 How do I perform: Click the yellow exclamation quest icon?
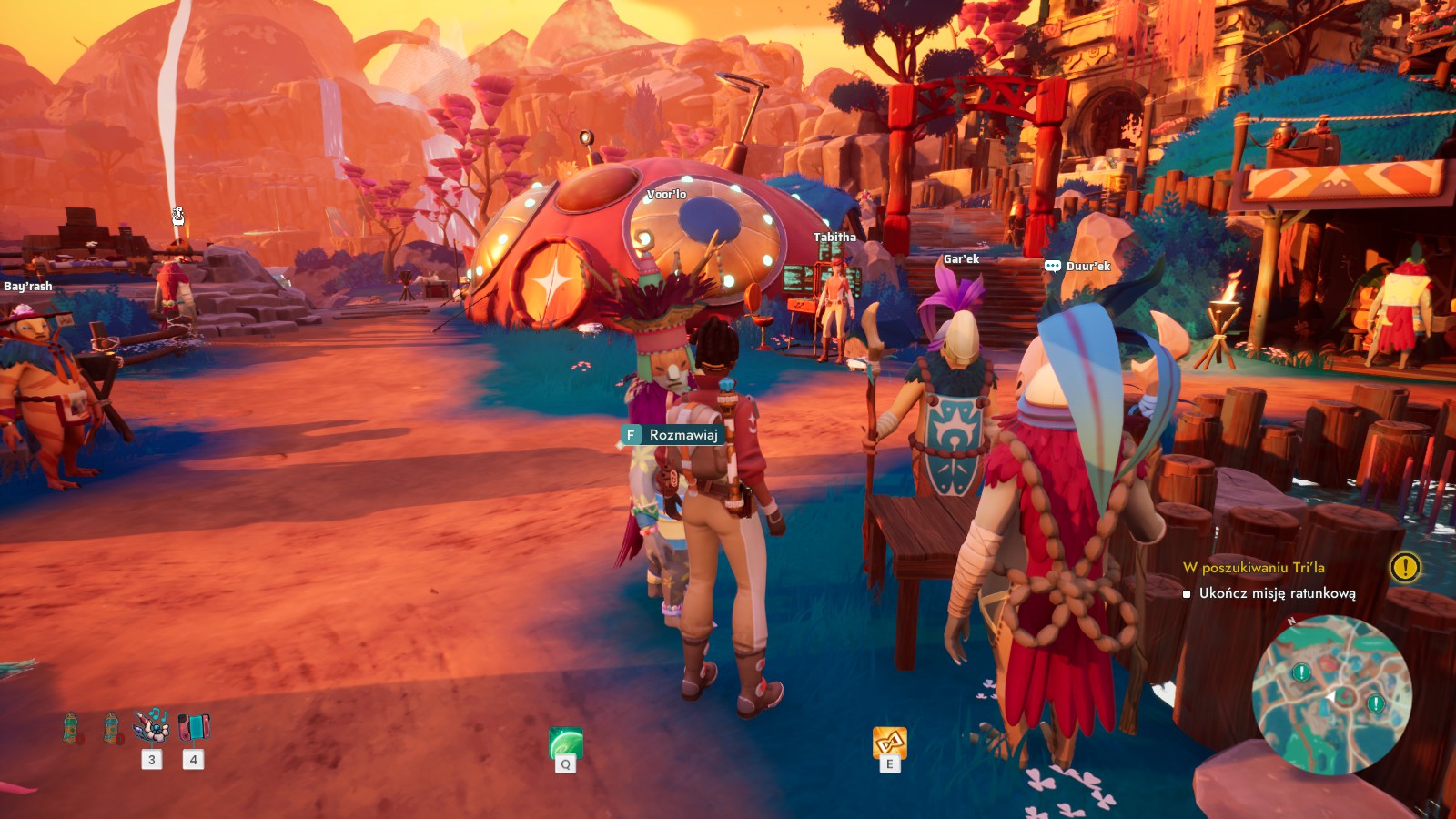click(1405, 568)
